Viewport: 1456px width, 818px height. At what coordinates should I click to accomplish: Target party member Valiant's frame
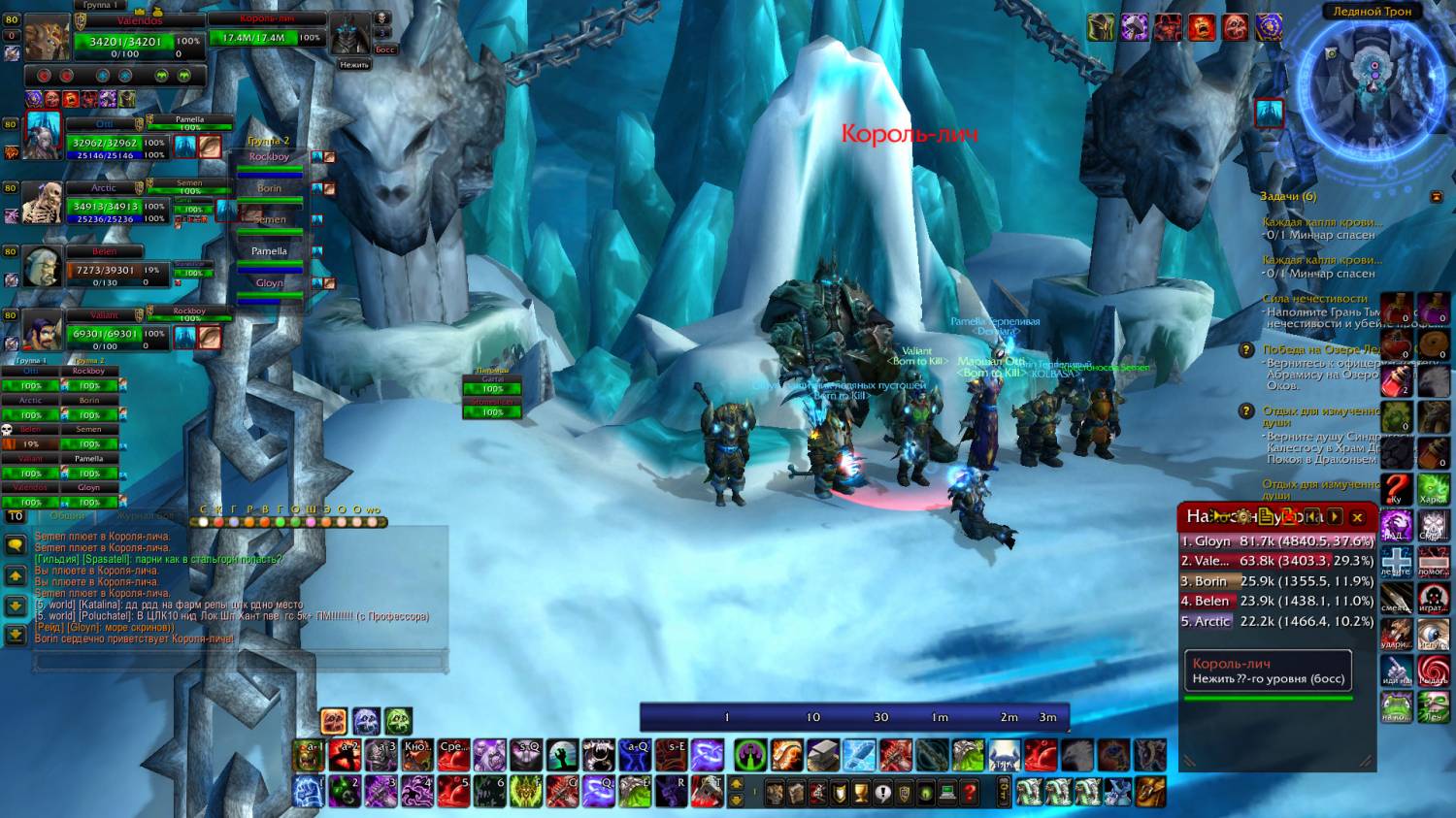click(x=105, y=334)
